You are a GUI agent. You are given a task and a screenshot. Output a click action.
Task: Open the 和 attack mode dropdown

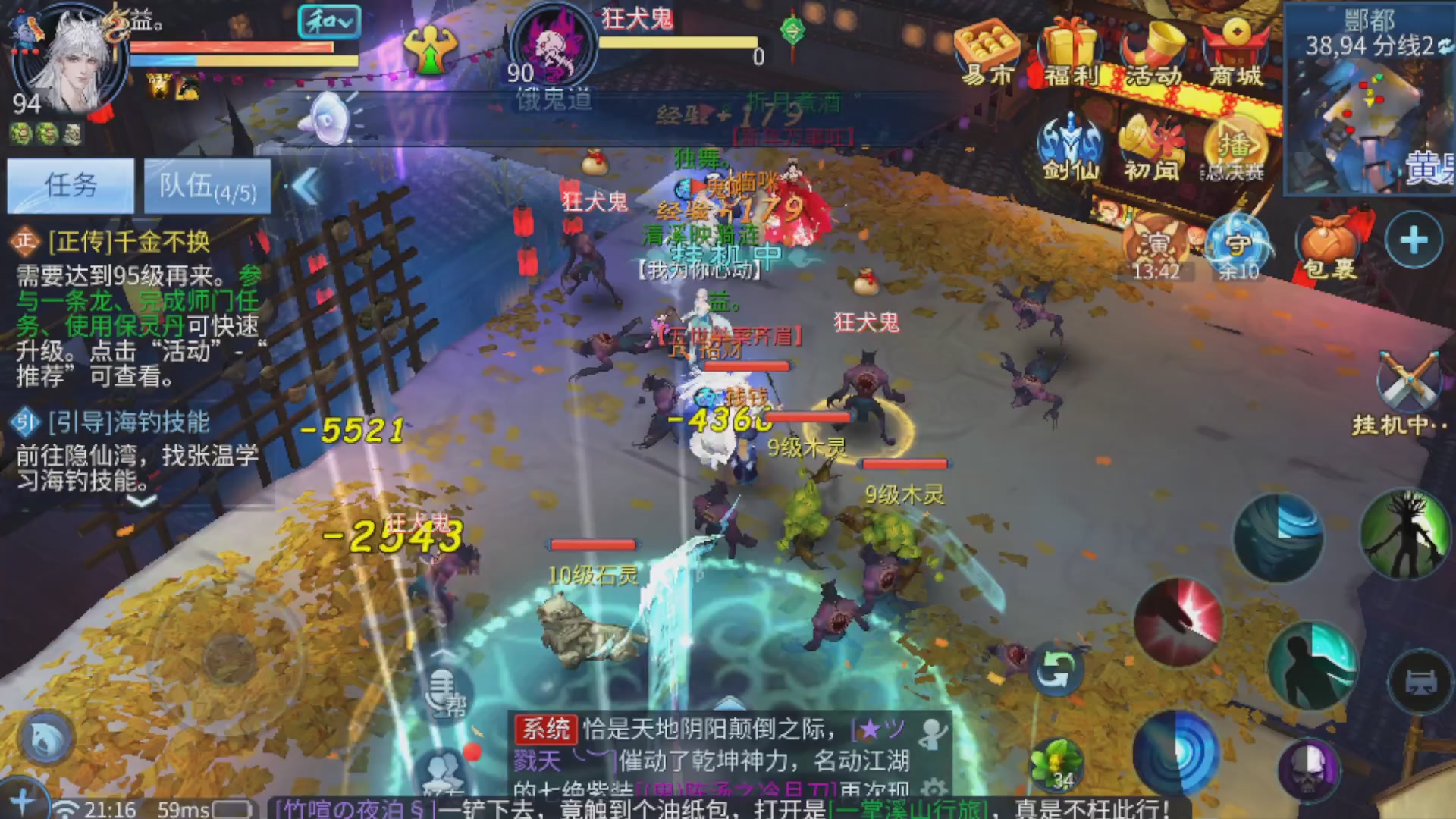point(331,23)
